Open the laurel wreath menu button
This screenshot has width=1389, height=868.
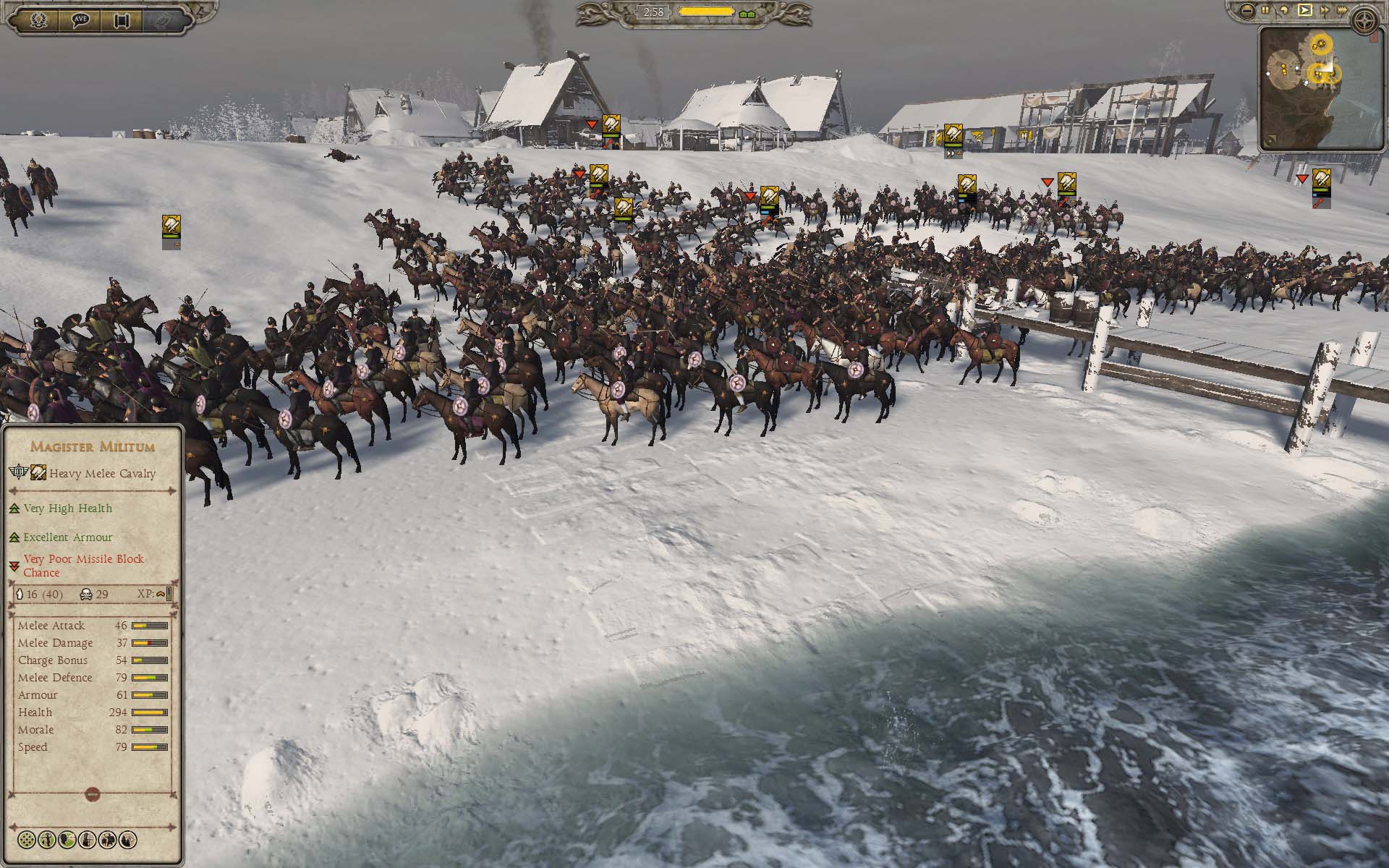tap(38, 20)
